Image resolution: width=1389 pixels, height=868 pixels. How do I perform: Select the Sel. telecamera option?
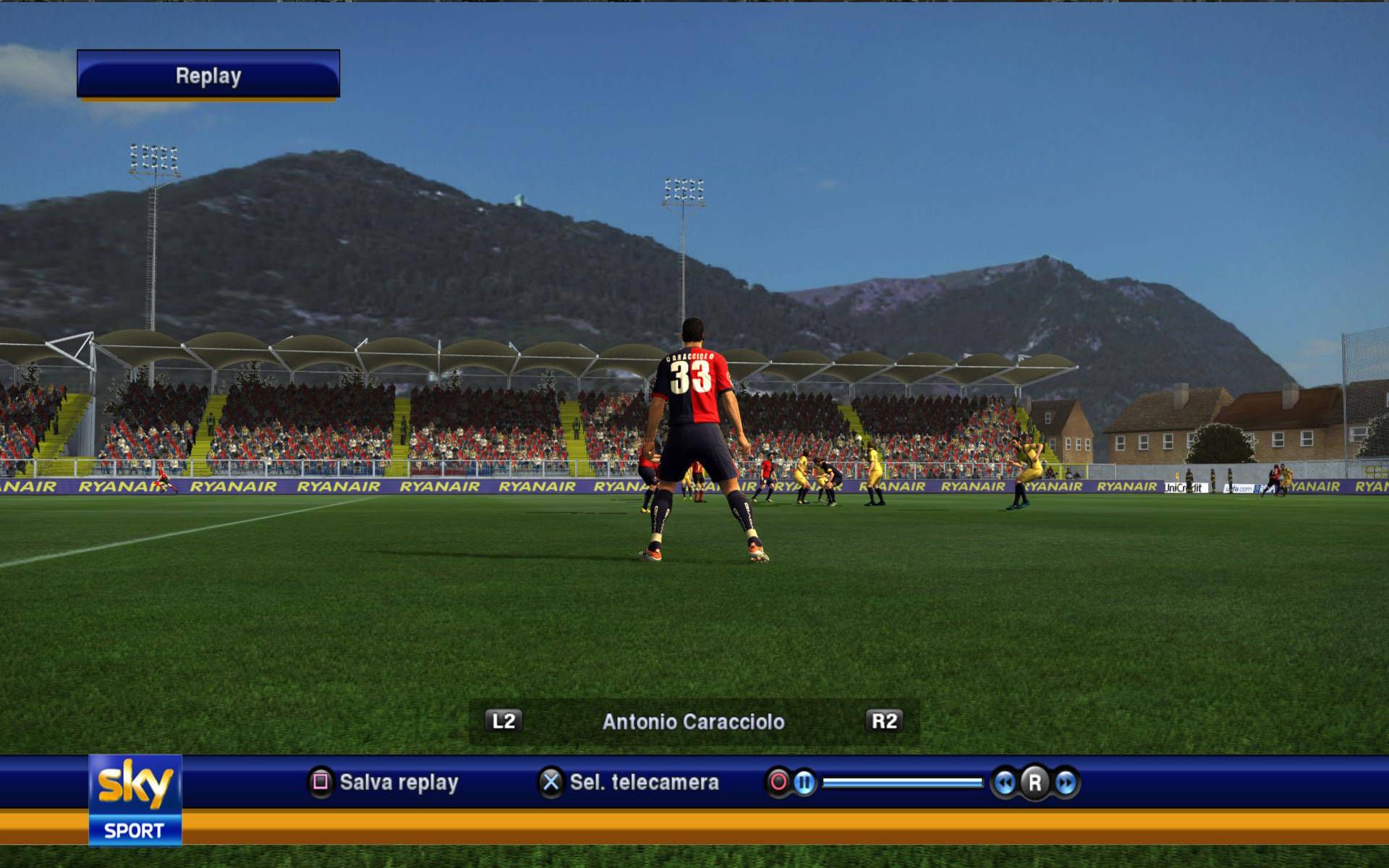(629, 782)
